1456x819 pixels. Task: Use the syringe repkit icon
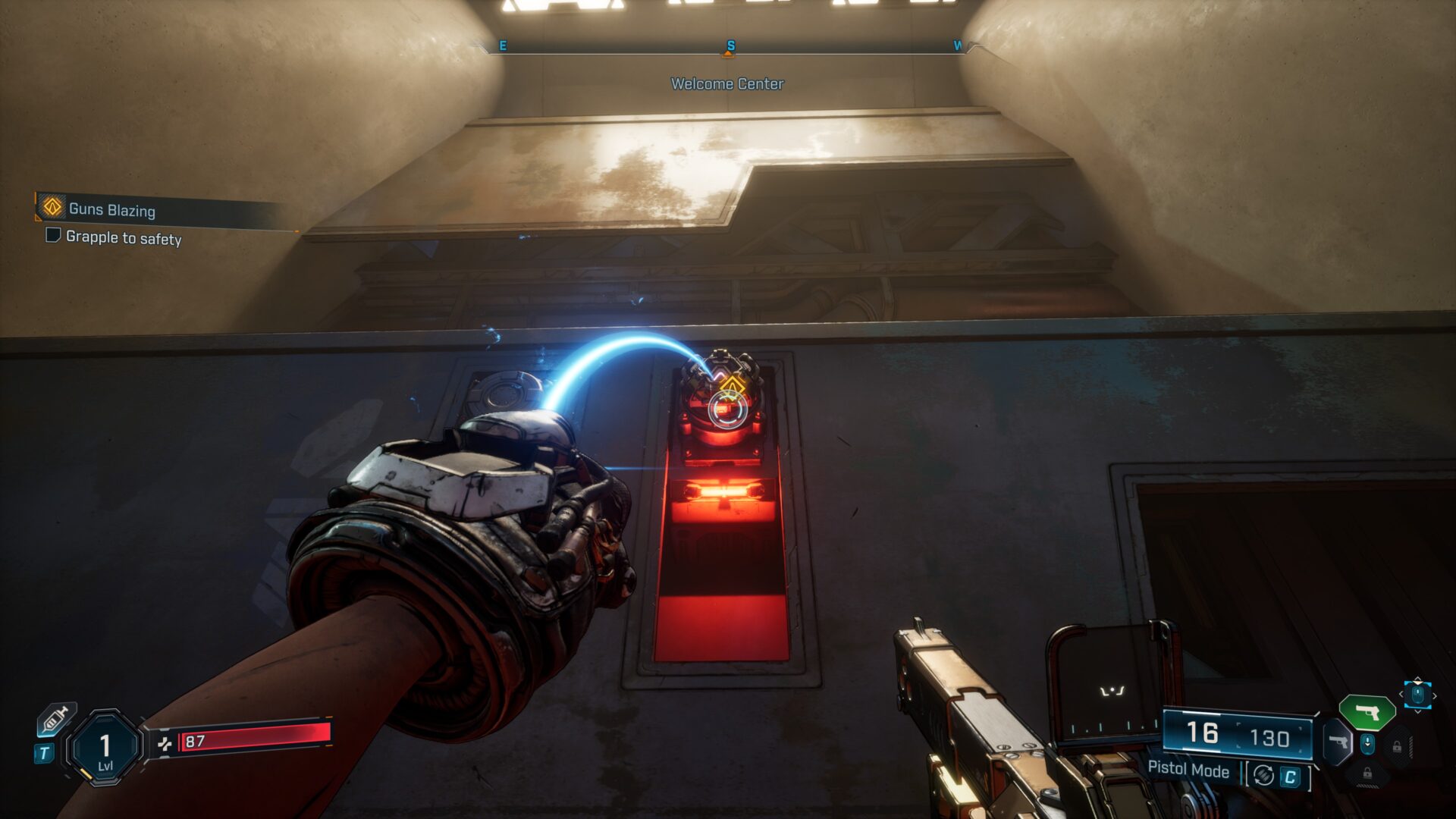click(57, 719)
